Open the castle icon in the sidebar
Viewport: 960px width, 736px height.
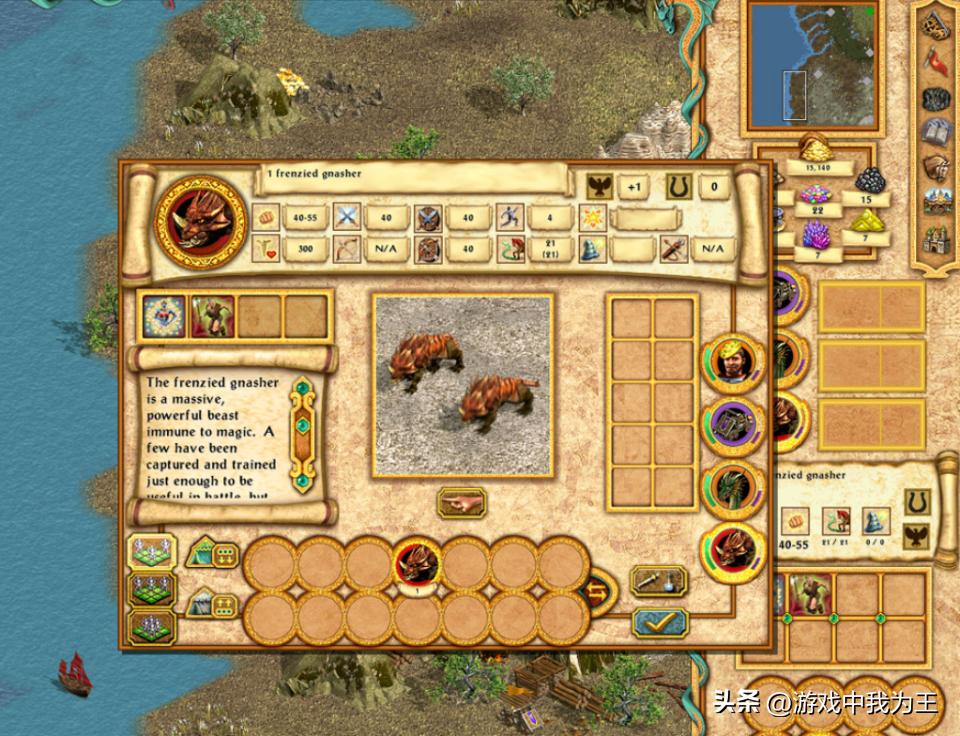(937, 240)
